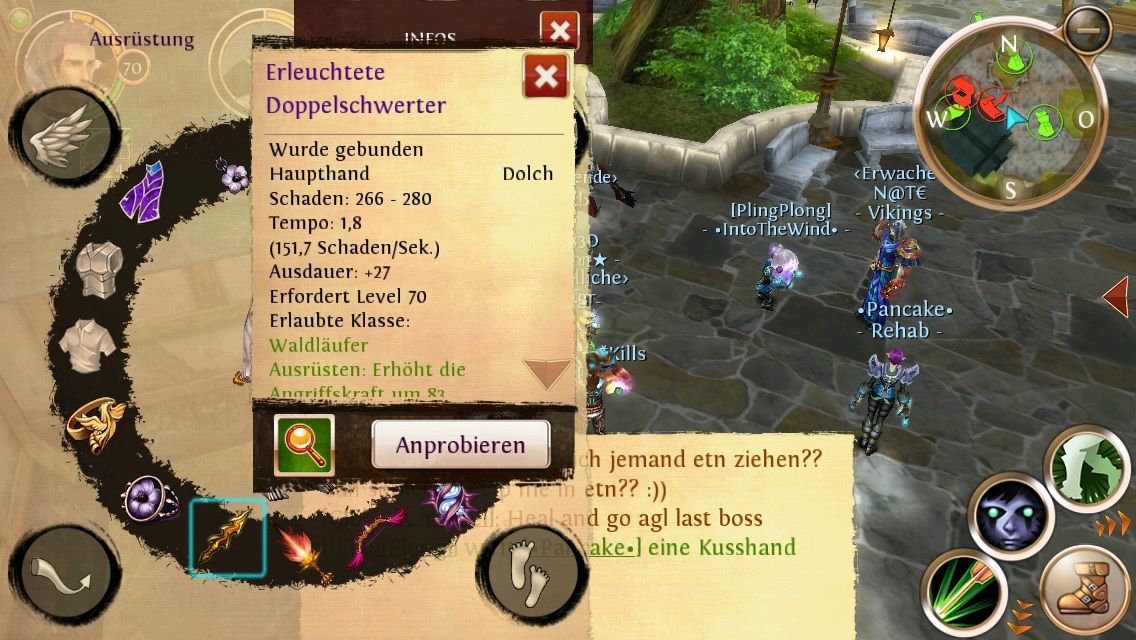Click the tooltip's scroll-down arrow
This screenshot has width=1136, height=640.
click(x=547, y=374)
